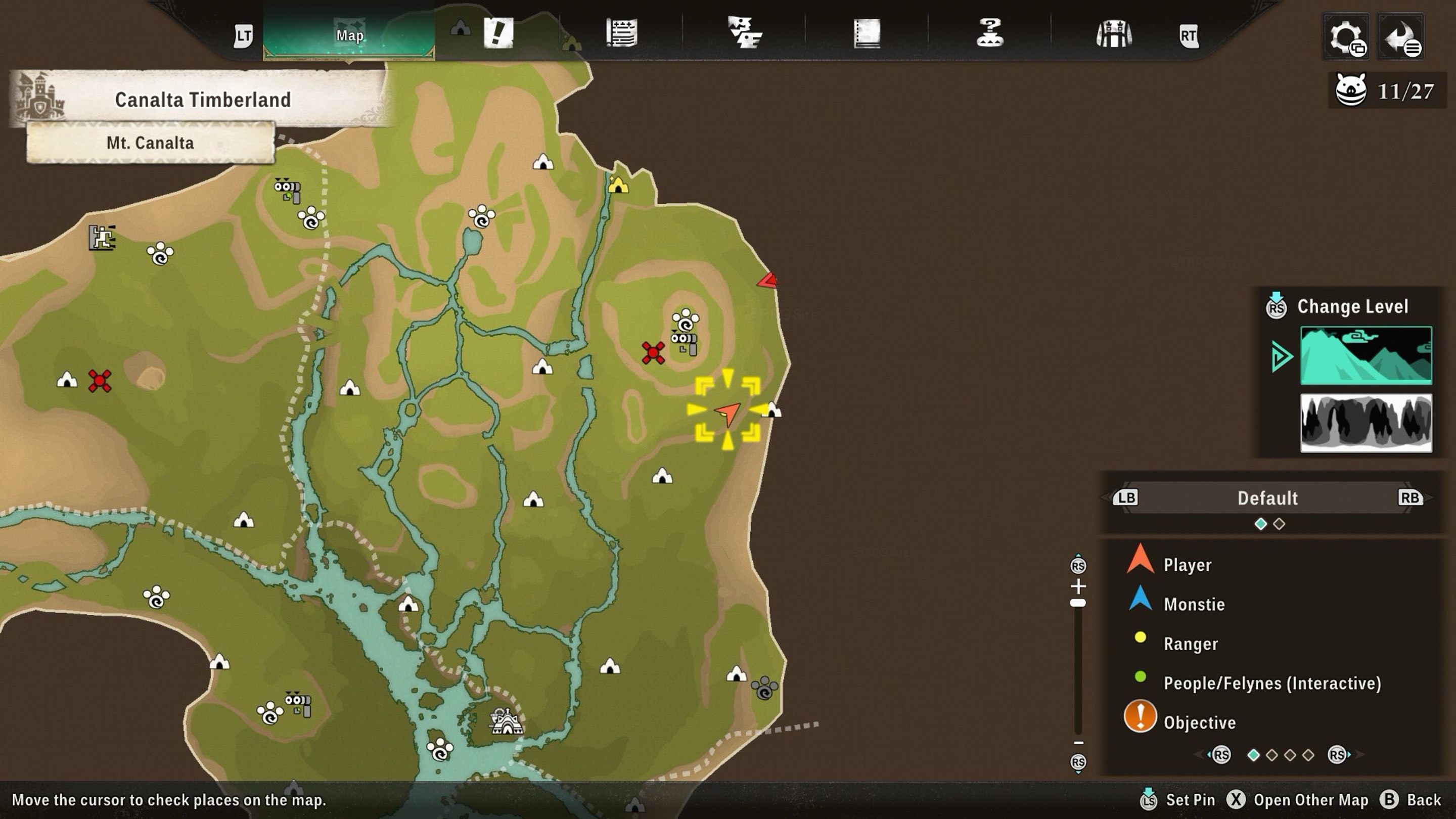Choose the teal mountain surface level thumbnail
Screen dimensions: 1456x819
point(1366,355)
